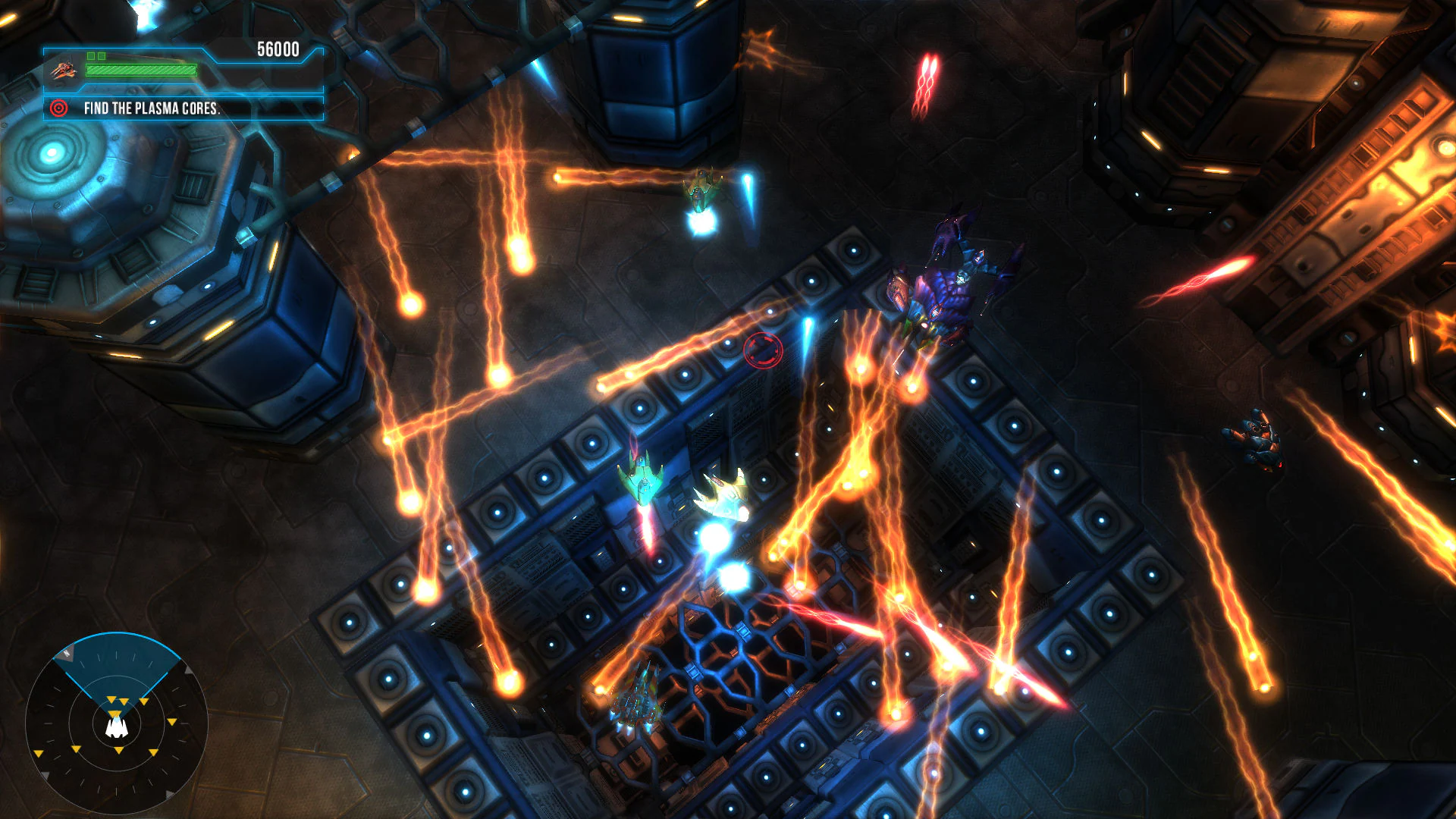Viewport: 1456px width, 819px height.
Task: Click the second green ammo square indicator
Action: 102,55
